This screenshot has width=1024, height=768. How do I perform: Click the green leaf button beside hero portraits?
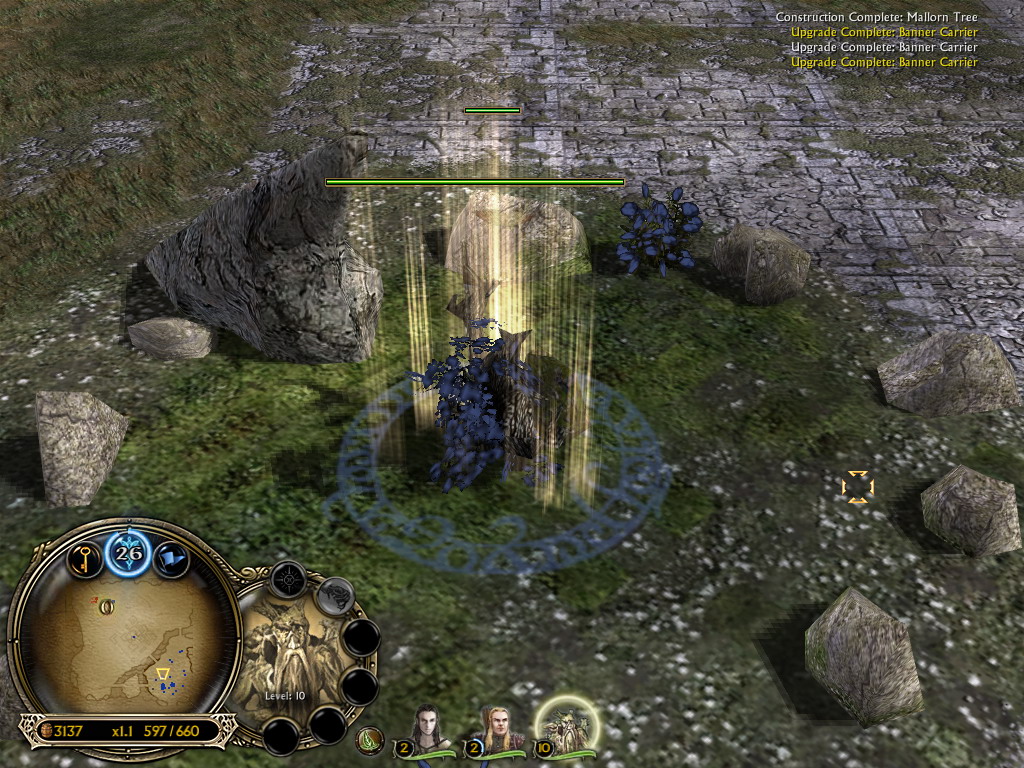coord(370,741)
